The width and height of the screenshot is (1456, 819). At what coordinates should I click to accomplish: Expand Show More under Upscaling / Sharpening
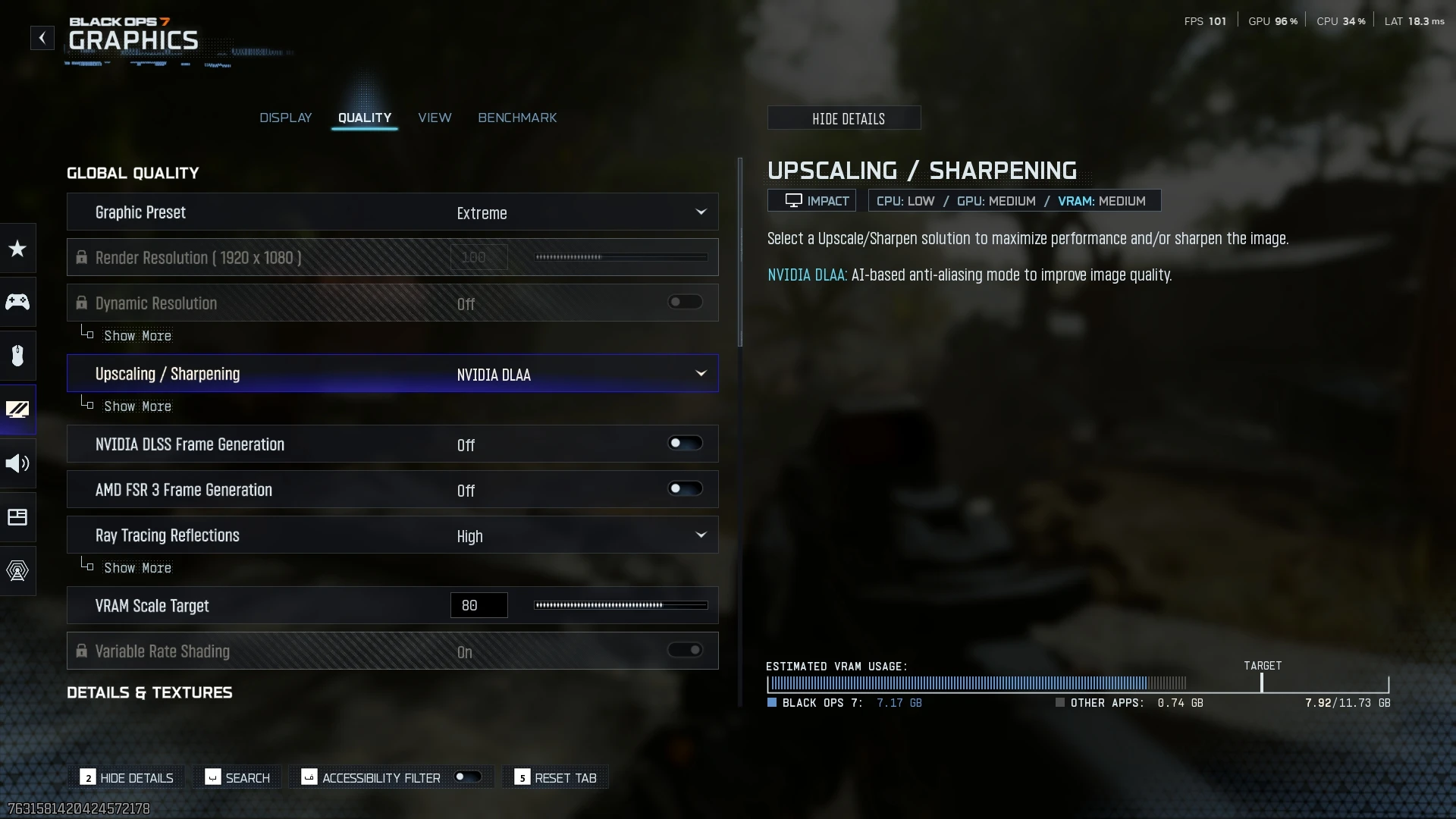[x=137, y=406]
